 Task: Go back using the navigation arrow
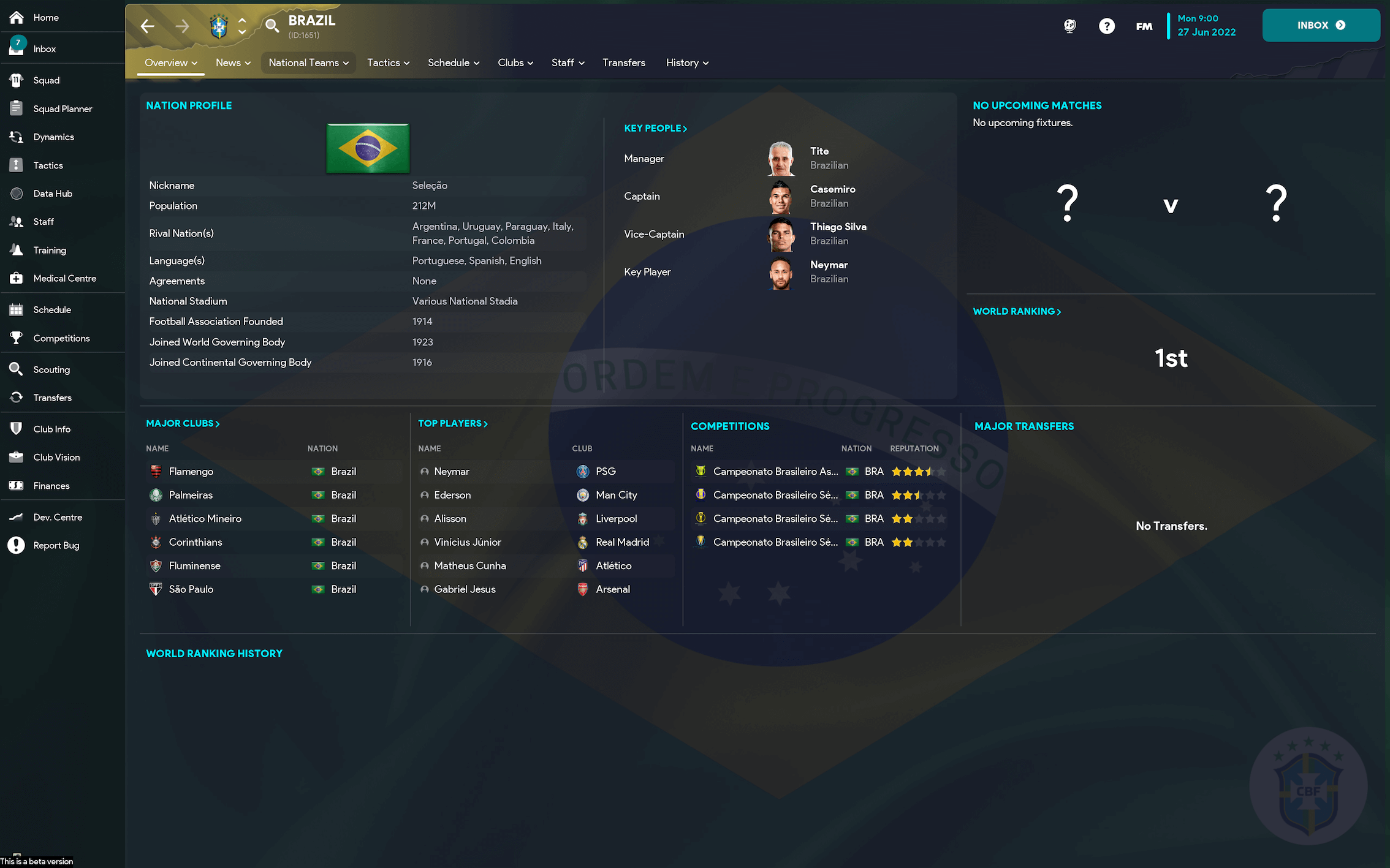(146, 26)
